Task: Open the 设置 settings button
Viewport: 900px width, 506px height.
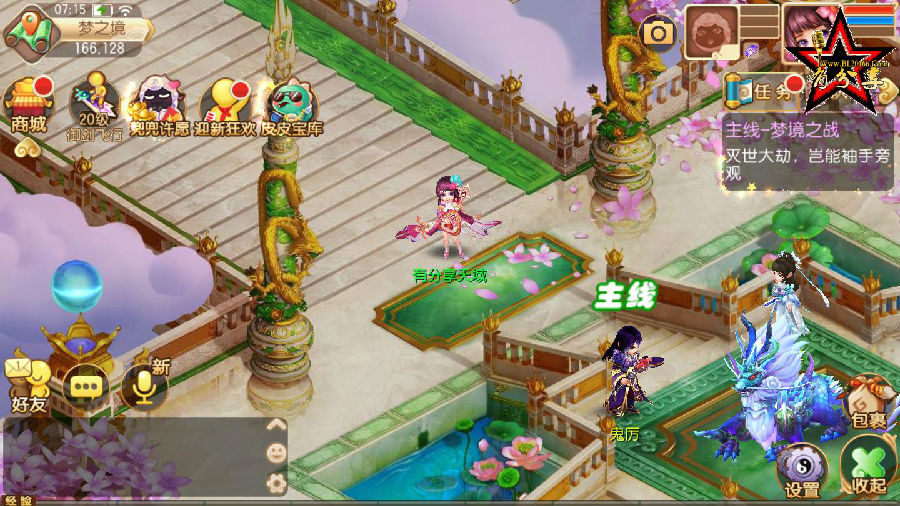Action: [802, 469]
